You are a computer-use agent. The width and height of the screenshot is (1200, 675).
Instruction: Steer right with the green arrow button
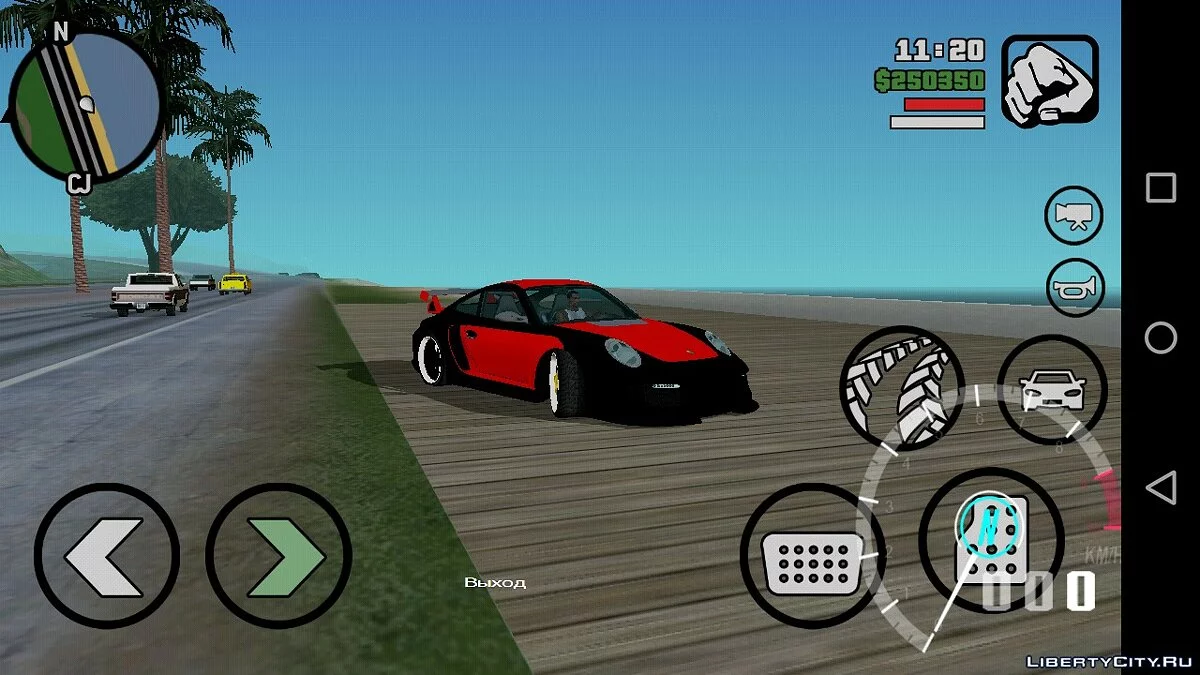[x=279, y=555]
